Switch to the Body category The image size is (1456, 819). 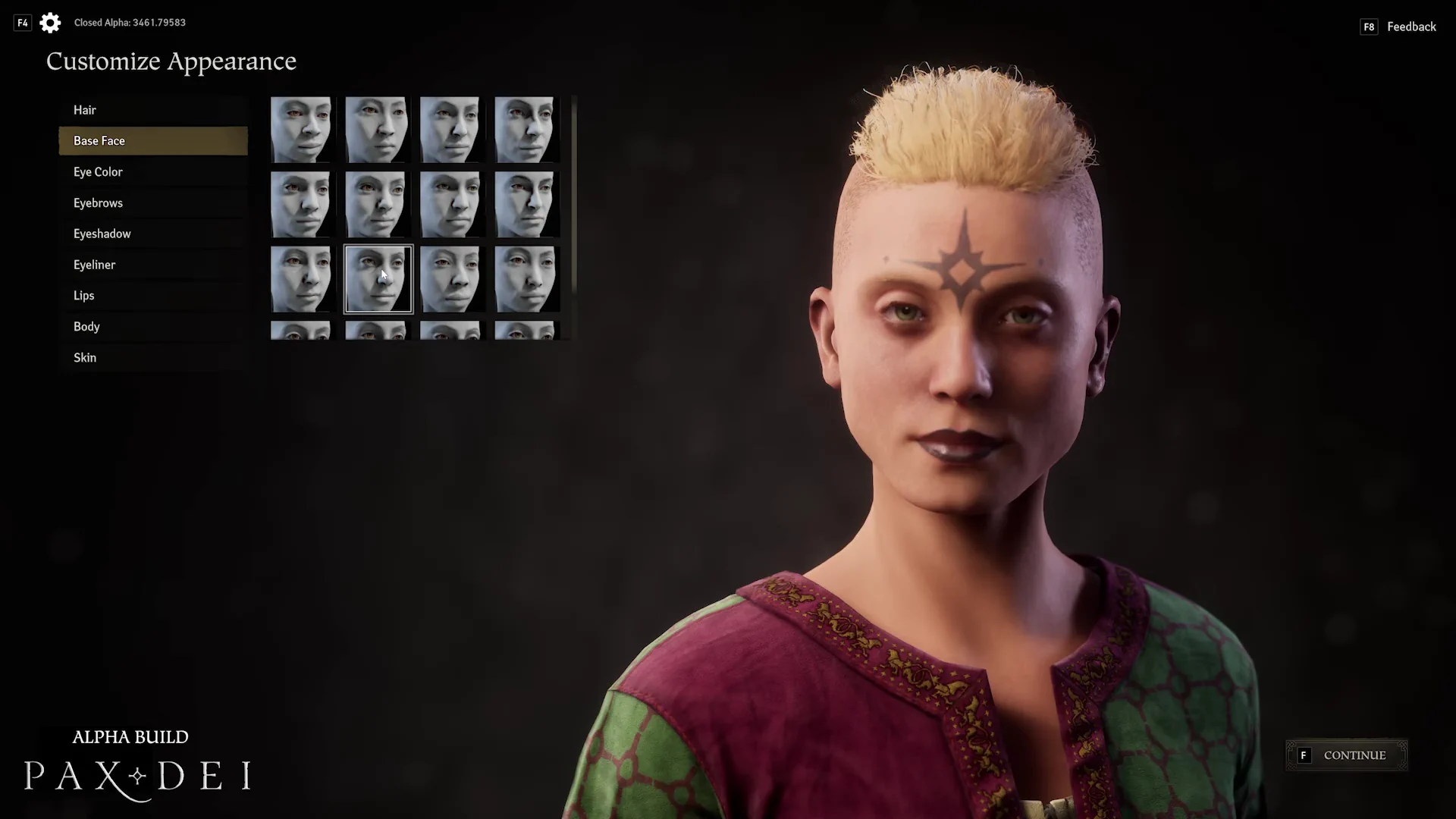(86, 327)
